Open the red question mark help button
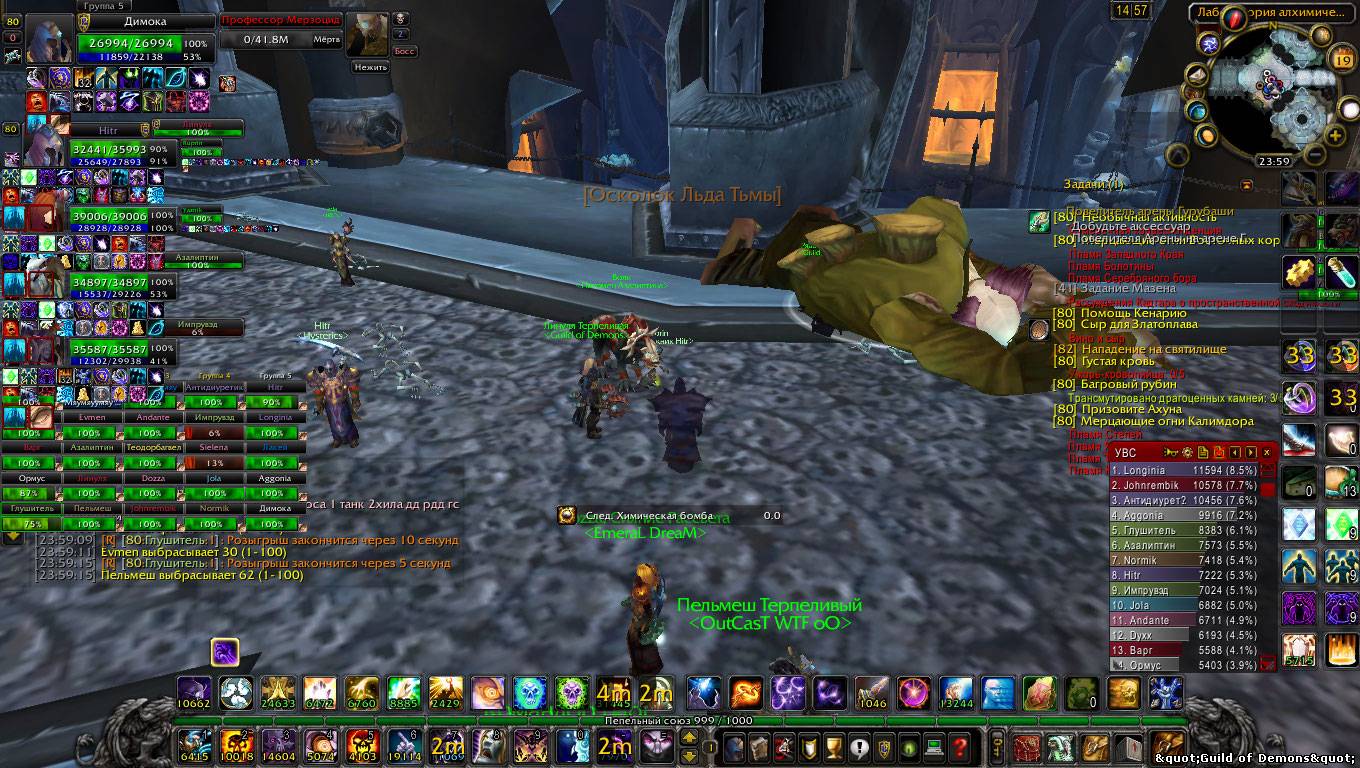Image resolution: width=1360 pixels, height=768 pixels. click(959, 746)
